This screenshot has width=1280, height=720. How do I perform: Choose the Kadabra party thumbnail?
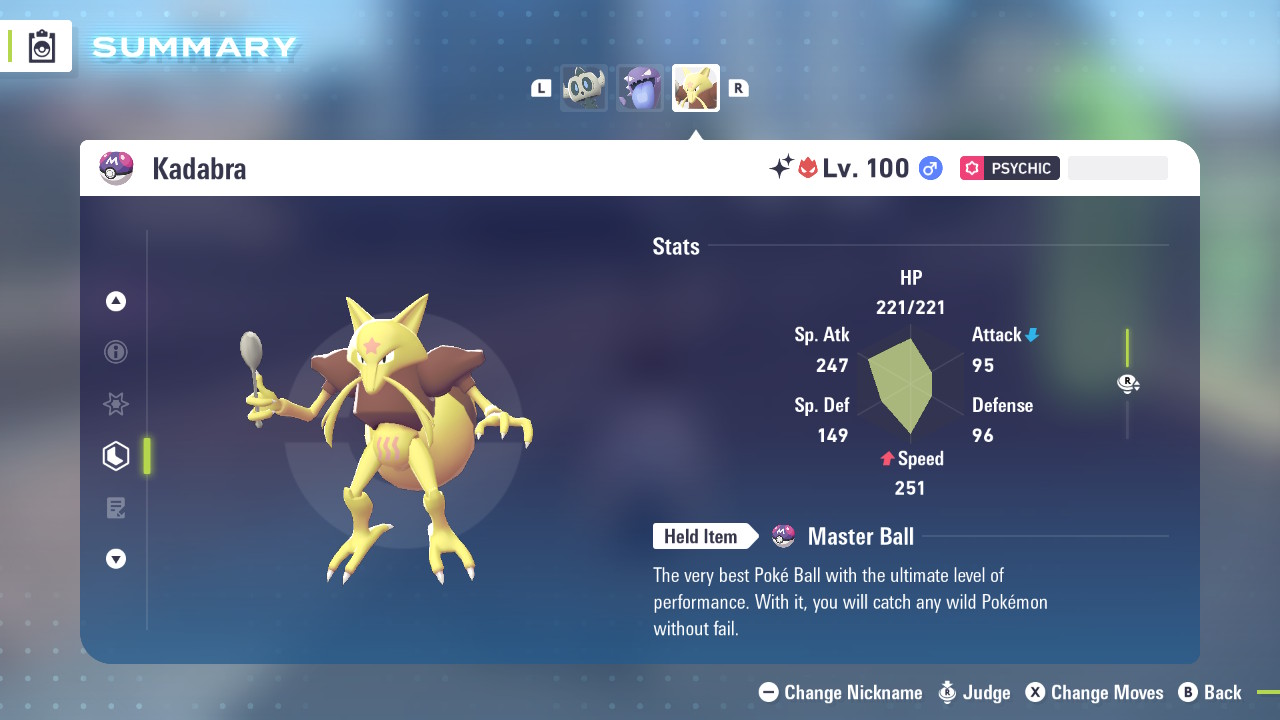coord(696,88)
